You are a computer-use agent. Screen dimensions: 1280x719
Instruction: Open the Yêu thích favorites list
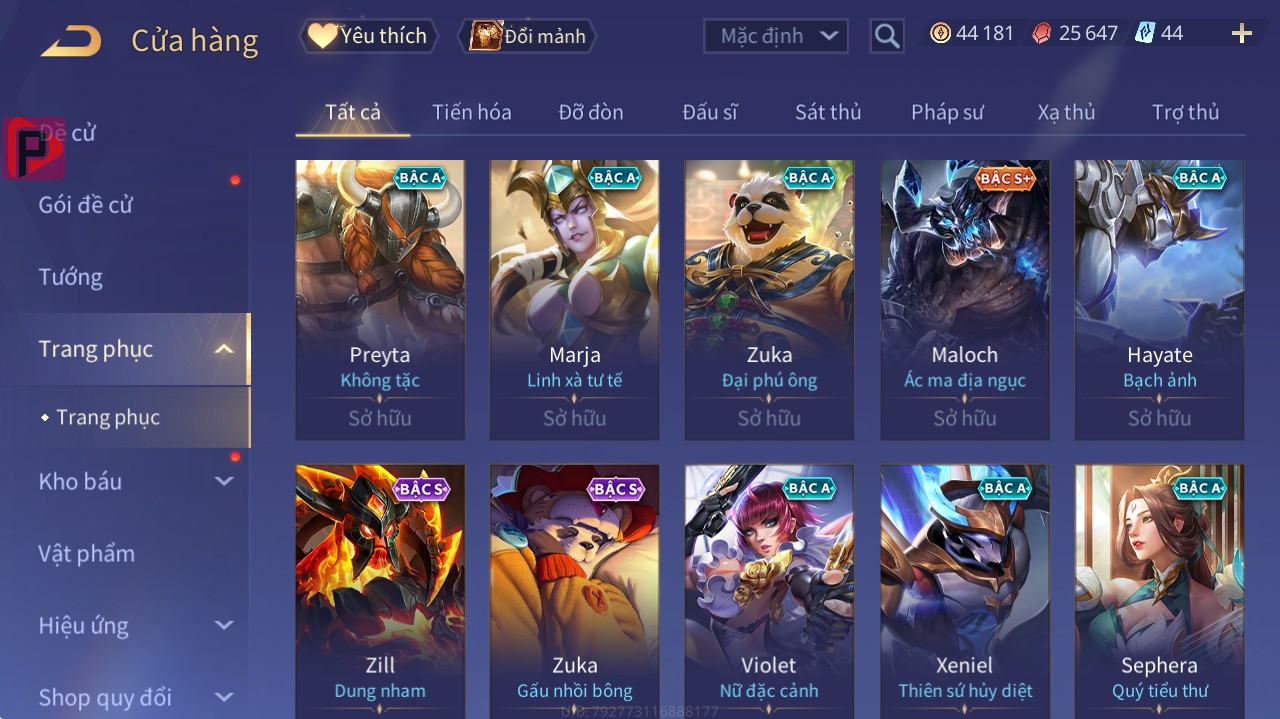coord(368,36)
